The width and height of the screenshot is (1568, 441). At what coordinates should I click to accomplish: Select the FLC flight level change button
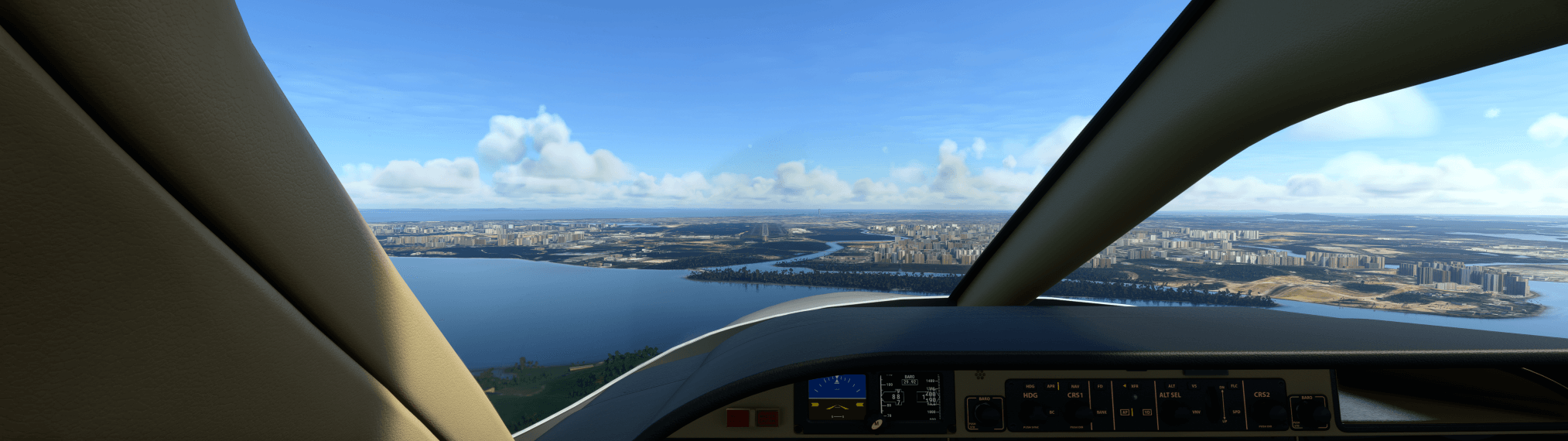pos(1234,386)
